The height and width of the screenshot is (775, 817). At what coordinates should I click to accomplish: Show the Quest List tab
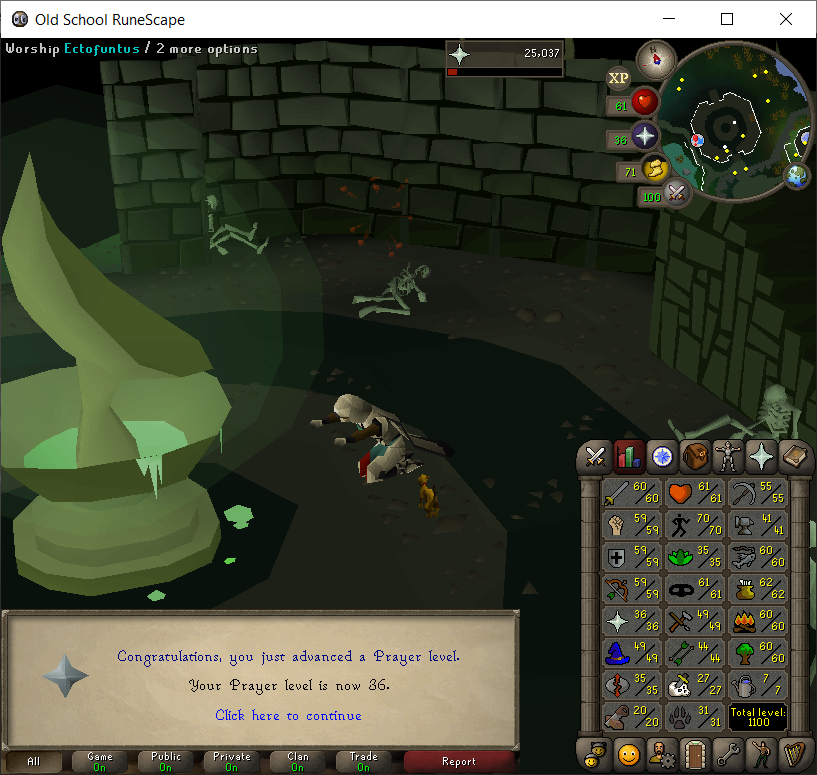tap(662, 457)
